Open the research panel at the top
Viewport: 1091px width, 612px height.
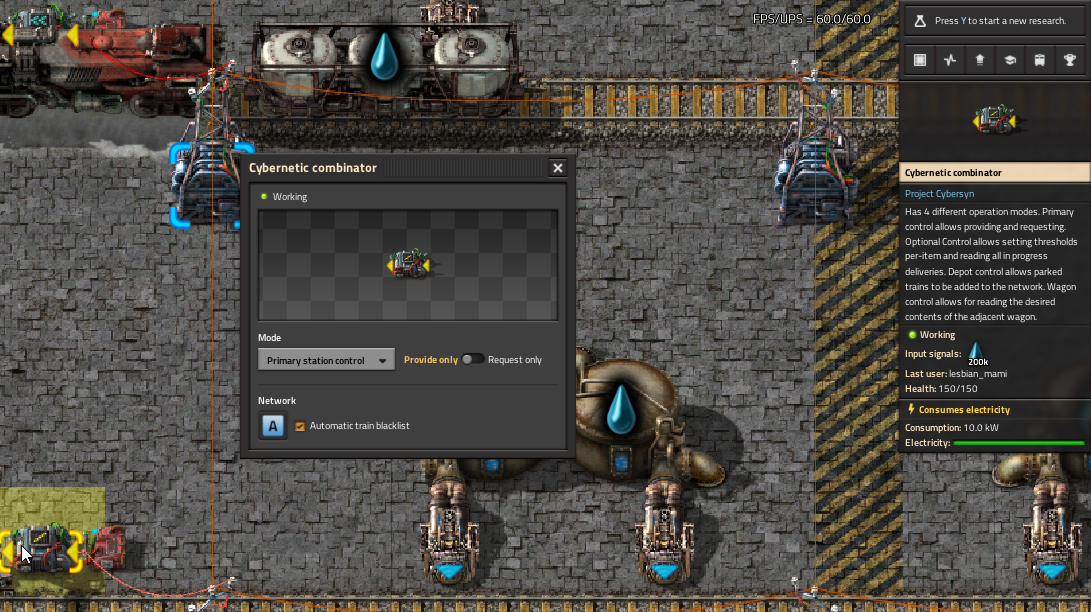tap(995, 21)
